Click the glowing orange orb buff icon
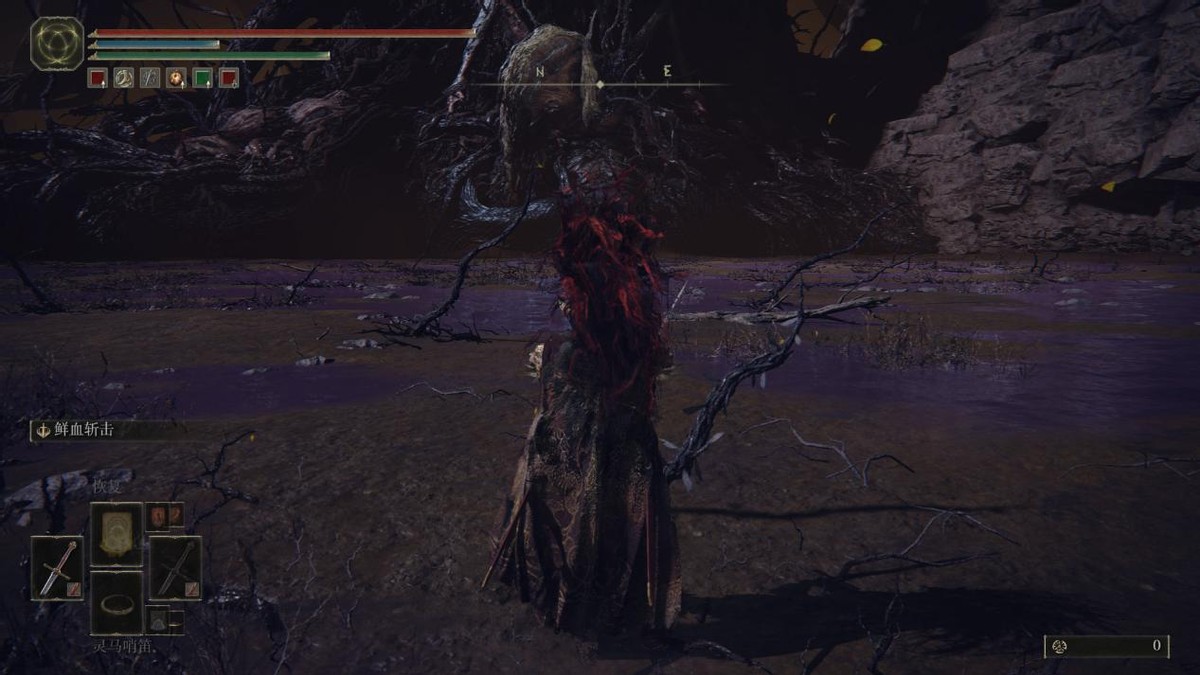1200x675 pixels. pos(176,78)
